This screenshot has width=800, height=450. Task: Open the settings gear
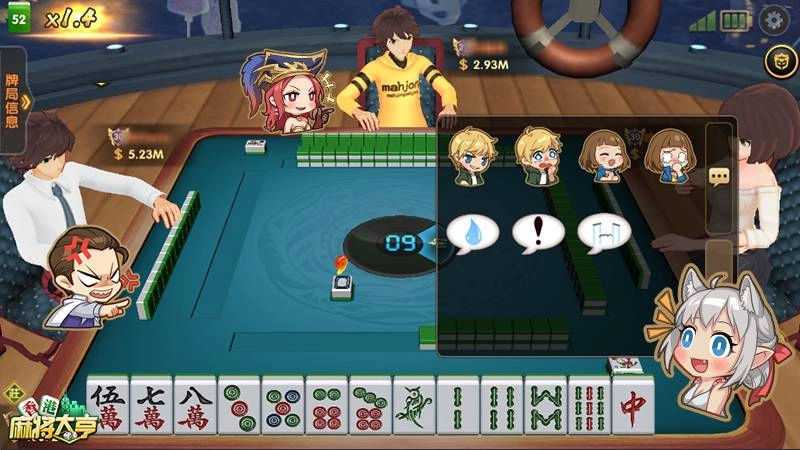772,19
